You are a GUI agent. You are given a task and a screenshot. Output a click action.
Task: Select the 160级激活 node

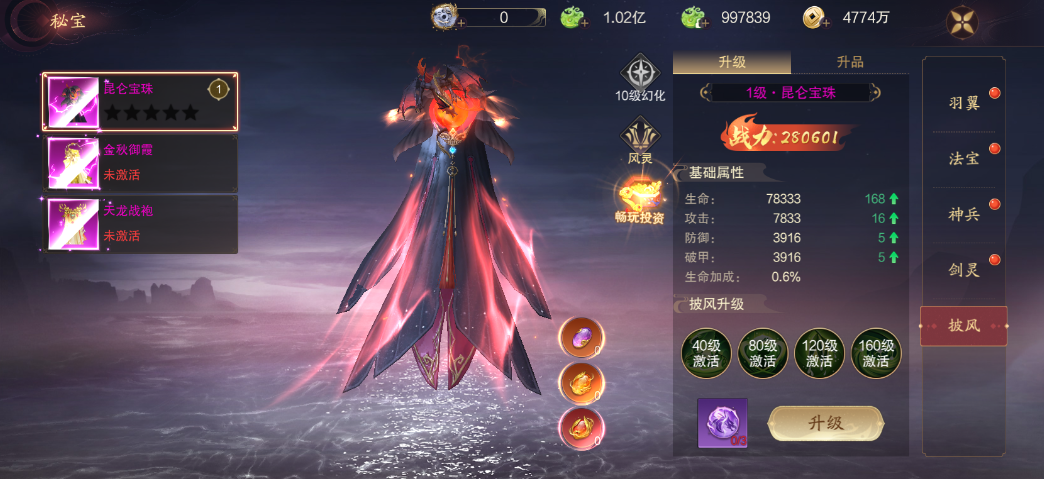tap(876, 353)
